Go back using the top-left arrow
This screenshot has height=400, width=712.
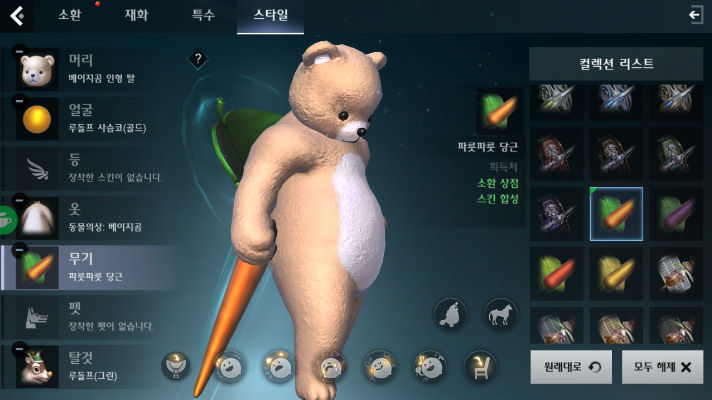click(x=18, y=15)
